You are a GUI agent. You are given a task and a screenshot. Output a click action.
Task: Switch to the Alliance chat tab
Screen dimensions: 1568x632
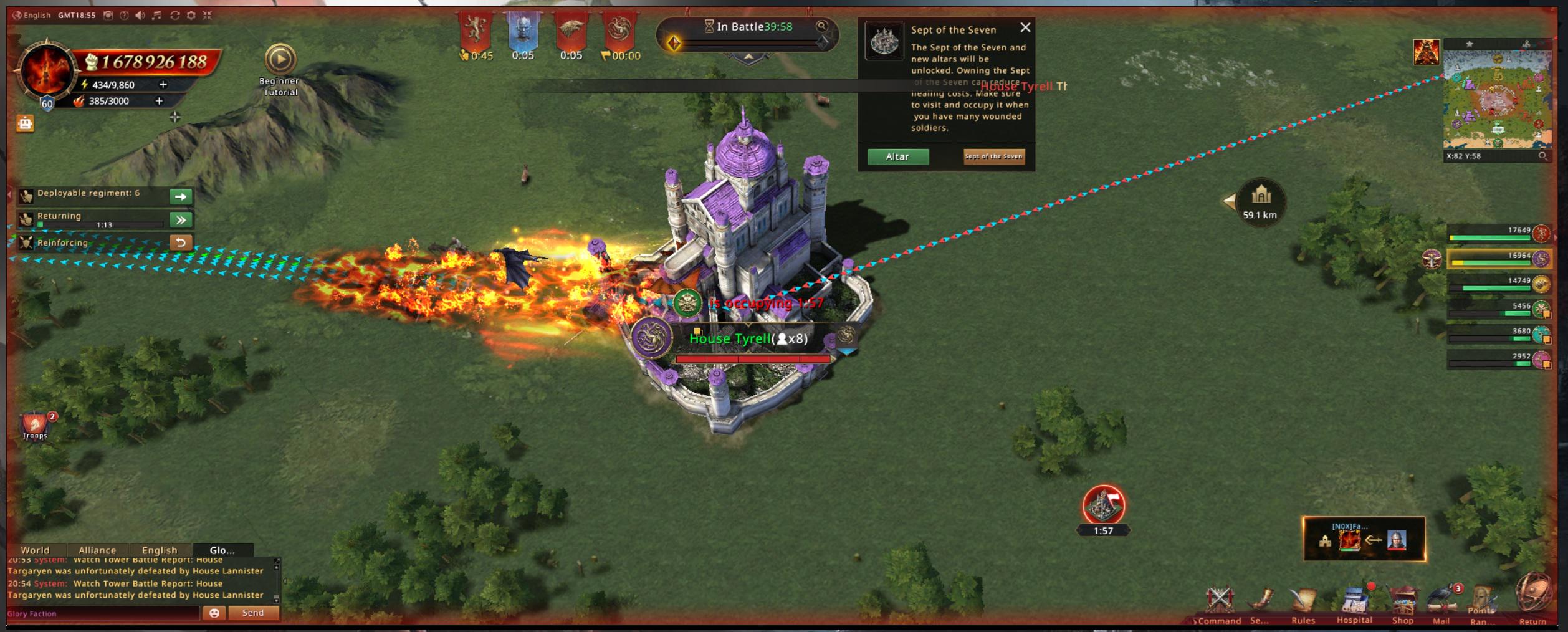point(97,550)
